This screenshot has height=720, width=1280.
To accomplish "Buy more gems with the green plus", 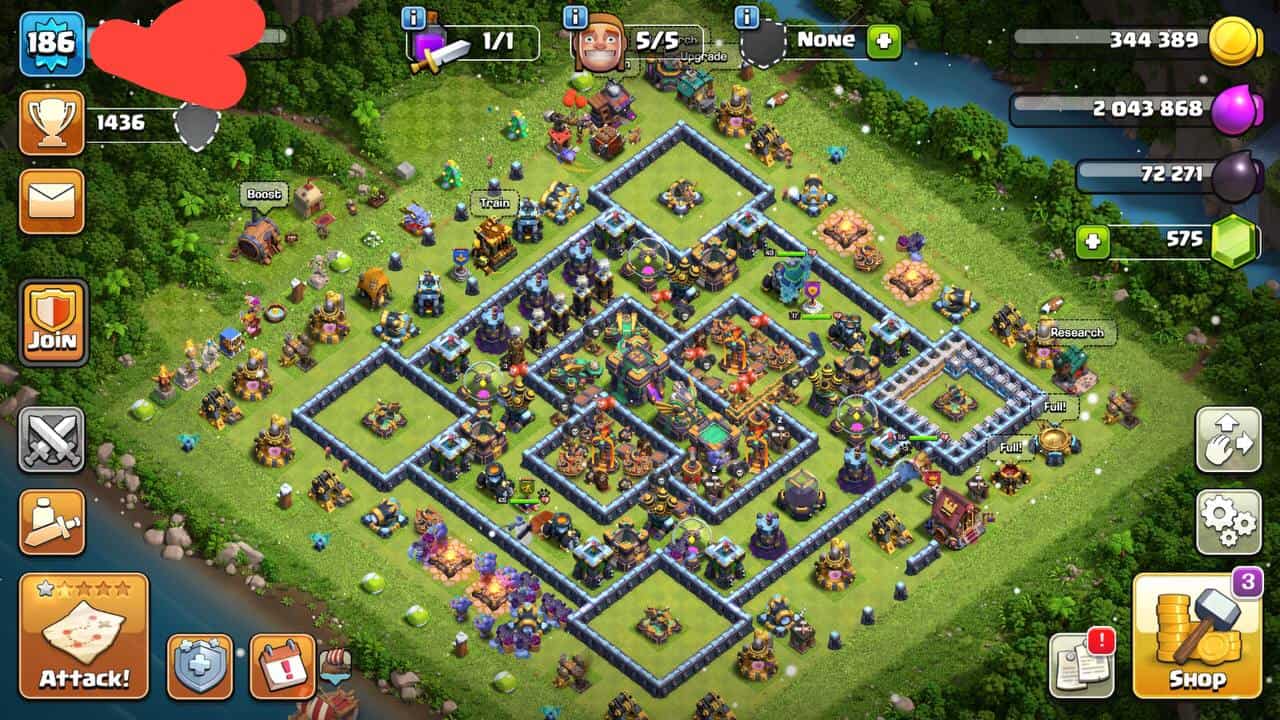I will (1092, 241).
